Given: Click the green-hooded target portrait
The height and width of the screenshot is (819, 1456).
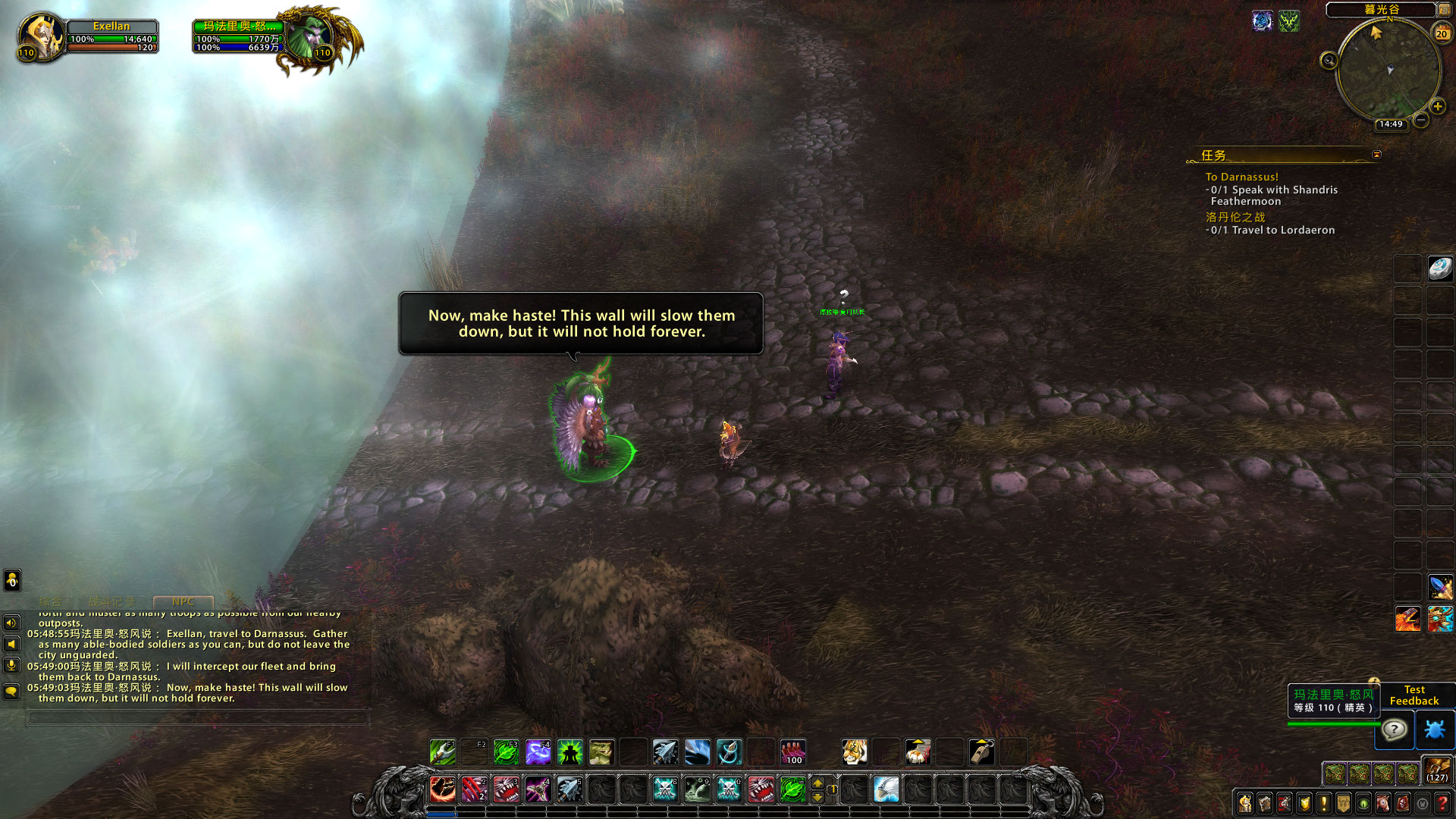Looking at the screenshot, I should pyautogui.click(x=309, y=36).
